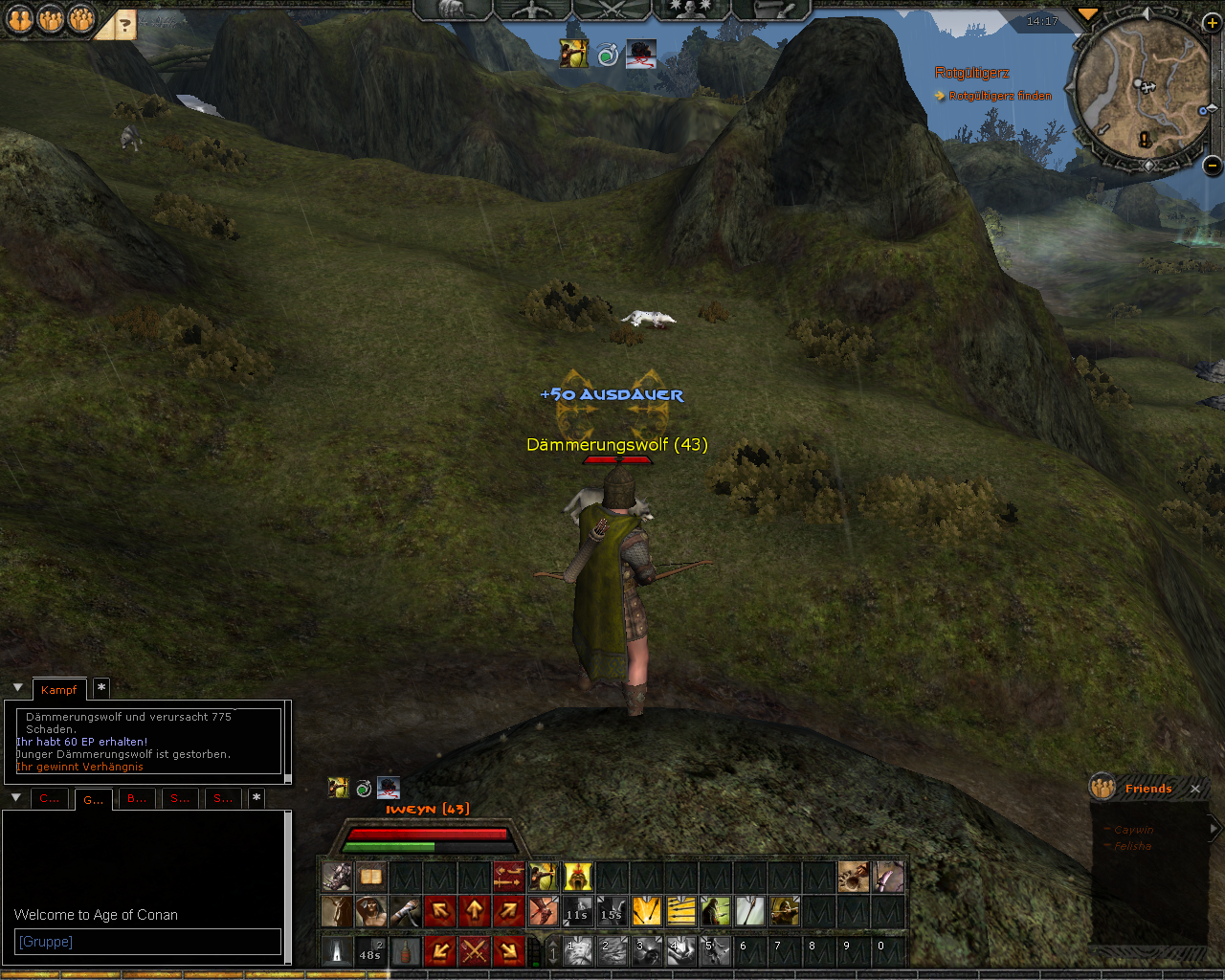Activate hotbar slot number 1 ability
This screenshot has height=980, width=1225.
pyautogui.click(x=577, y=950)
